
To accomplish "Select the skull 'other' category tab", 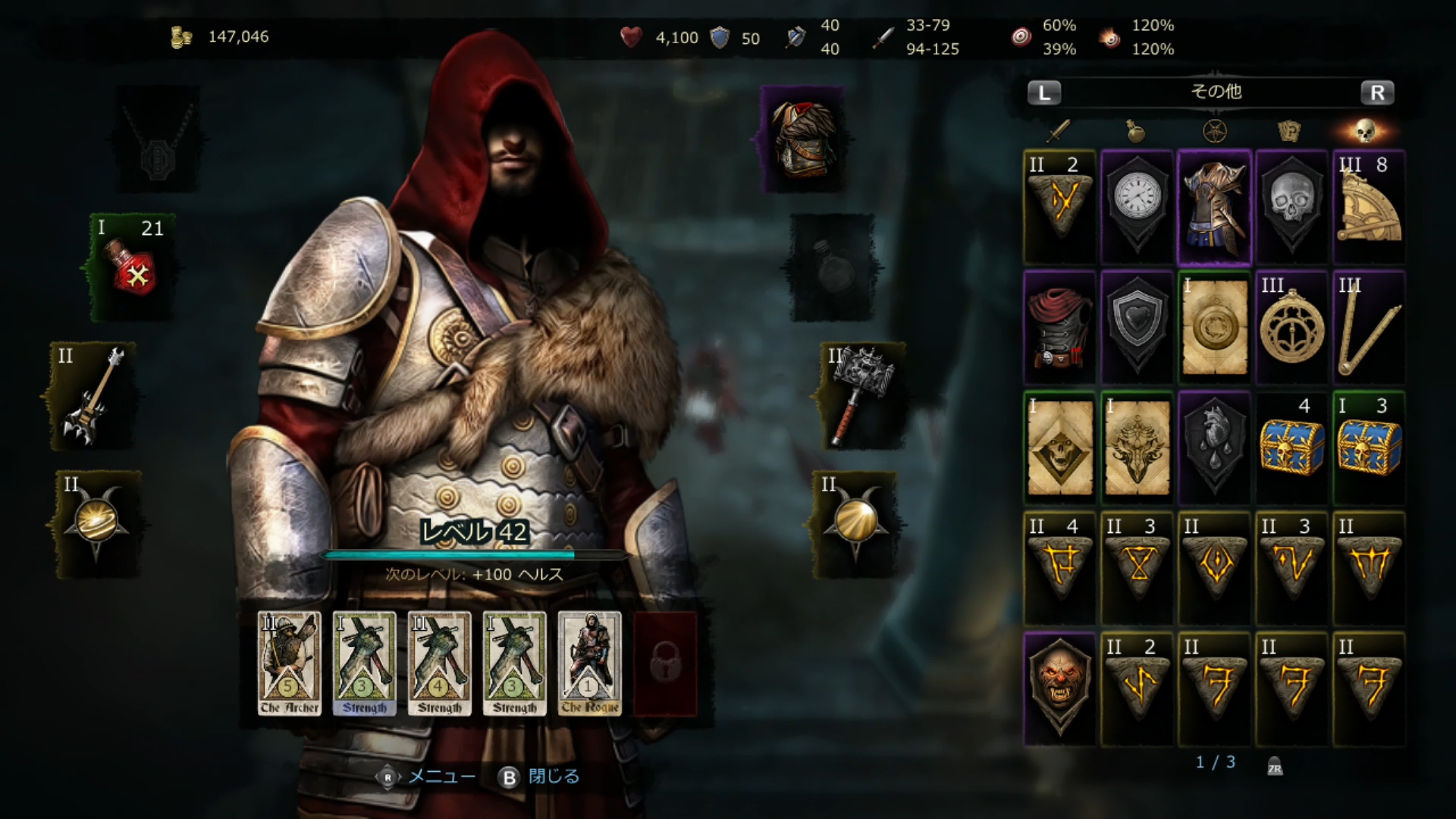I will (x=1365, y=131).
